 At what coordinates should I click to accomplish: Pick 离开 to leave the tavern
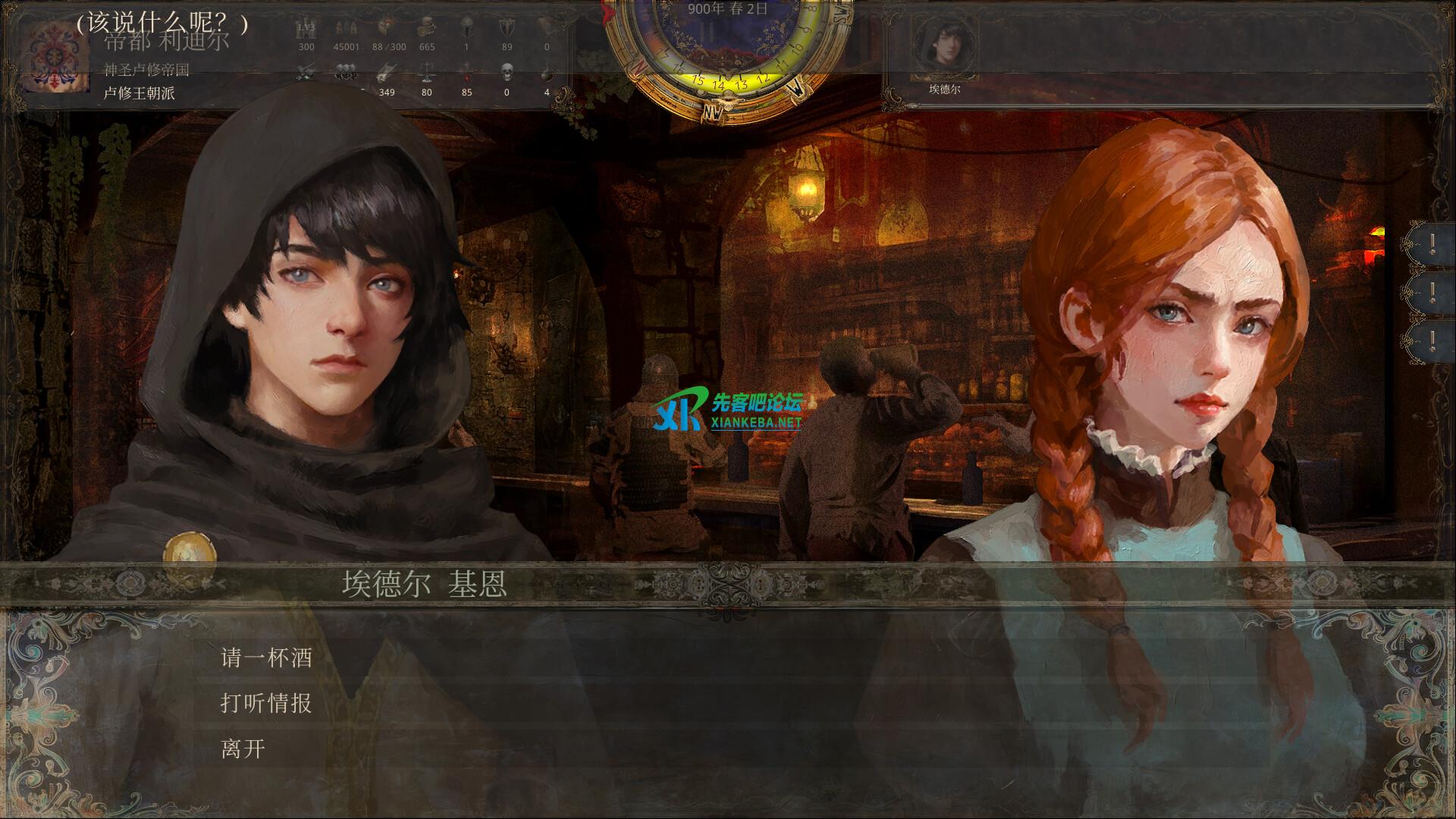(x=243, y=749)
